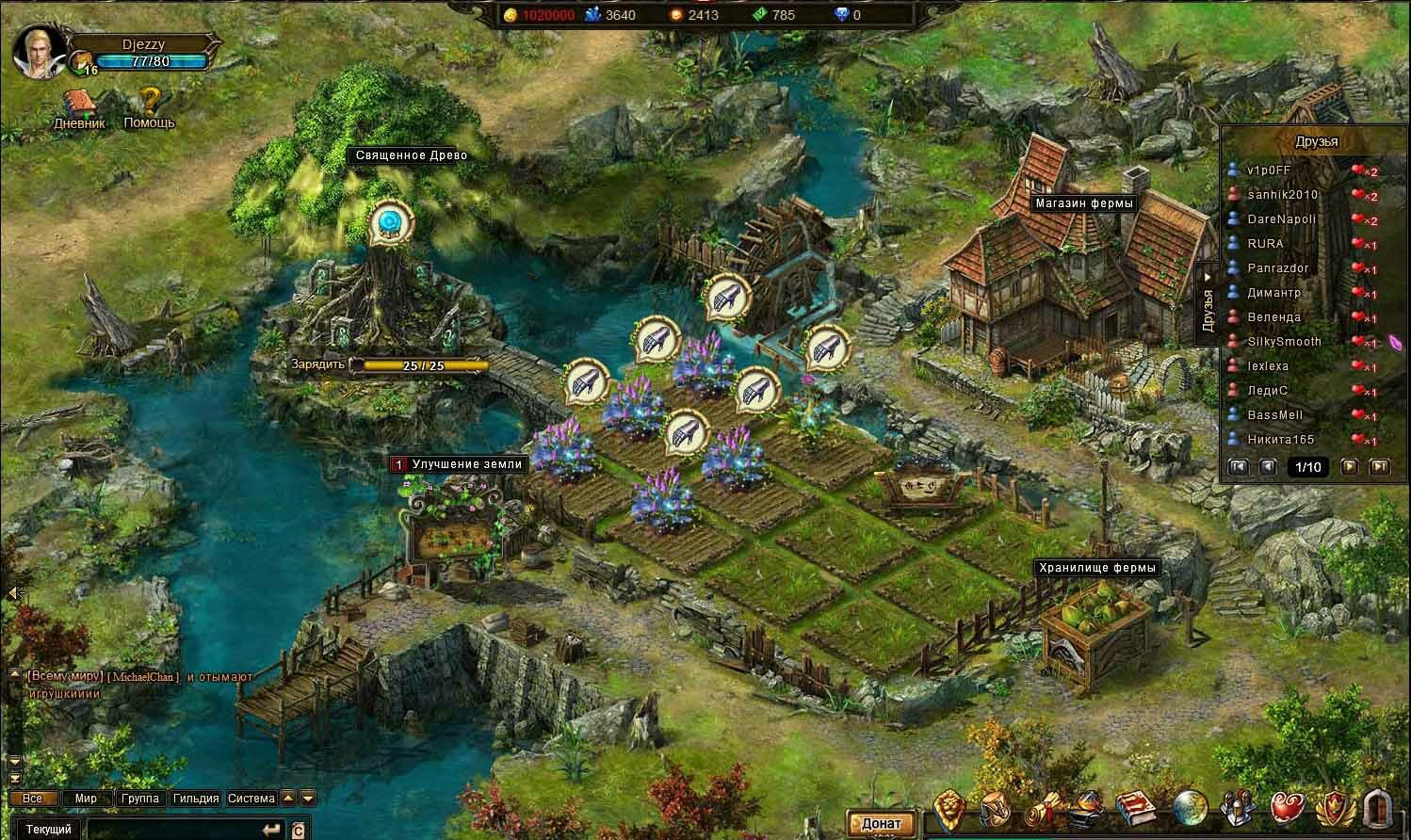Open the Текущий chat channel selector
Image resolution: width=1411 pixels, height=840 pixels.
click(x=48, y=830)
